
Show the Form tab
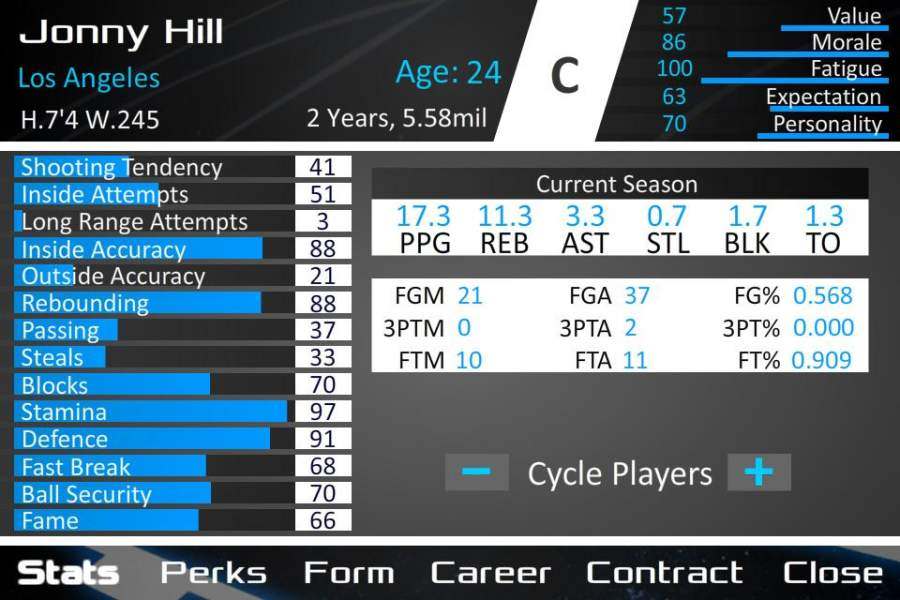pyautogui.click(x=348, y=573)
